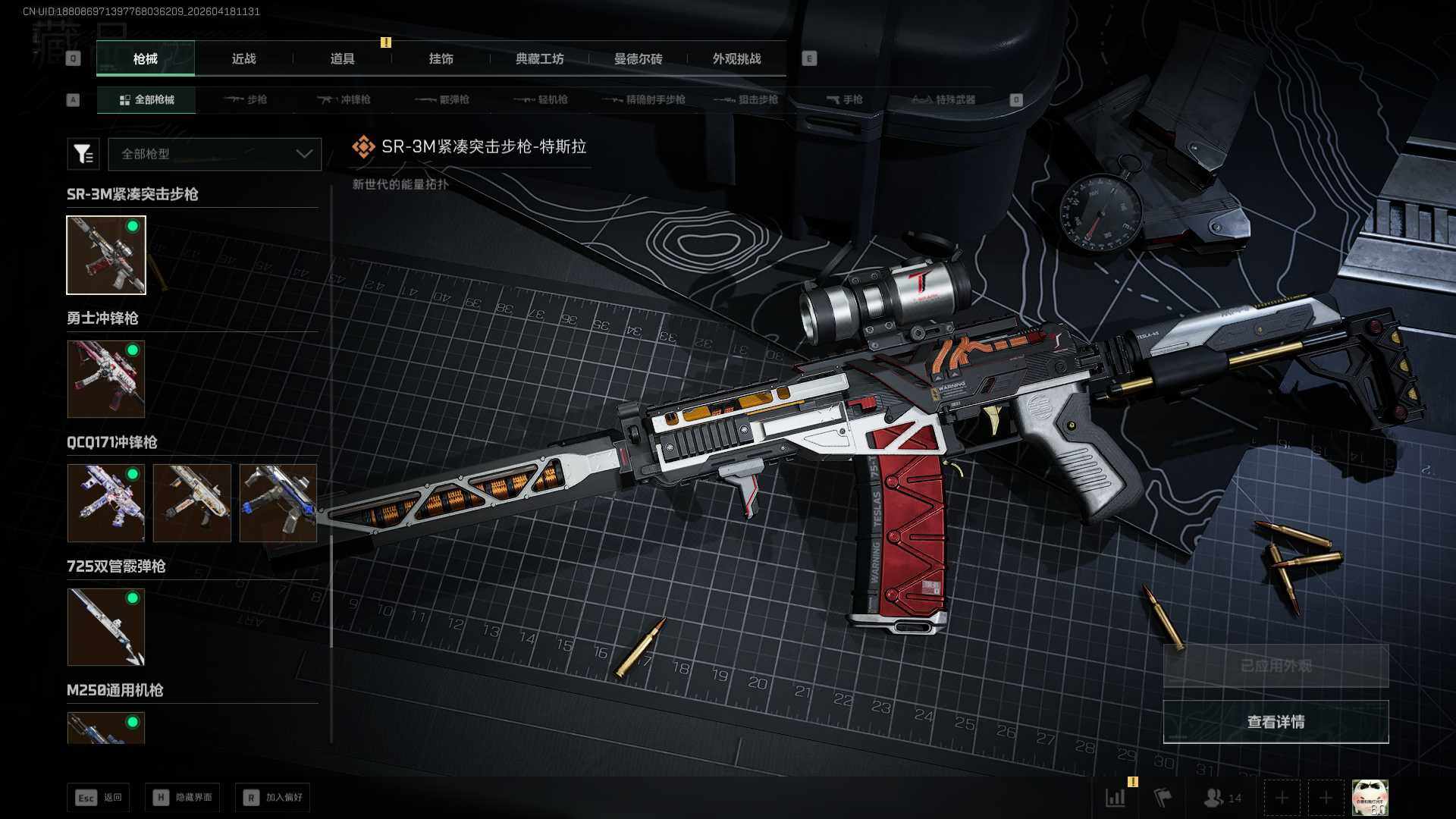Open the bar chart stats icon
This screenshot has height=819, width=1456.
[x=1116, y=798]
